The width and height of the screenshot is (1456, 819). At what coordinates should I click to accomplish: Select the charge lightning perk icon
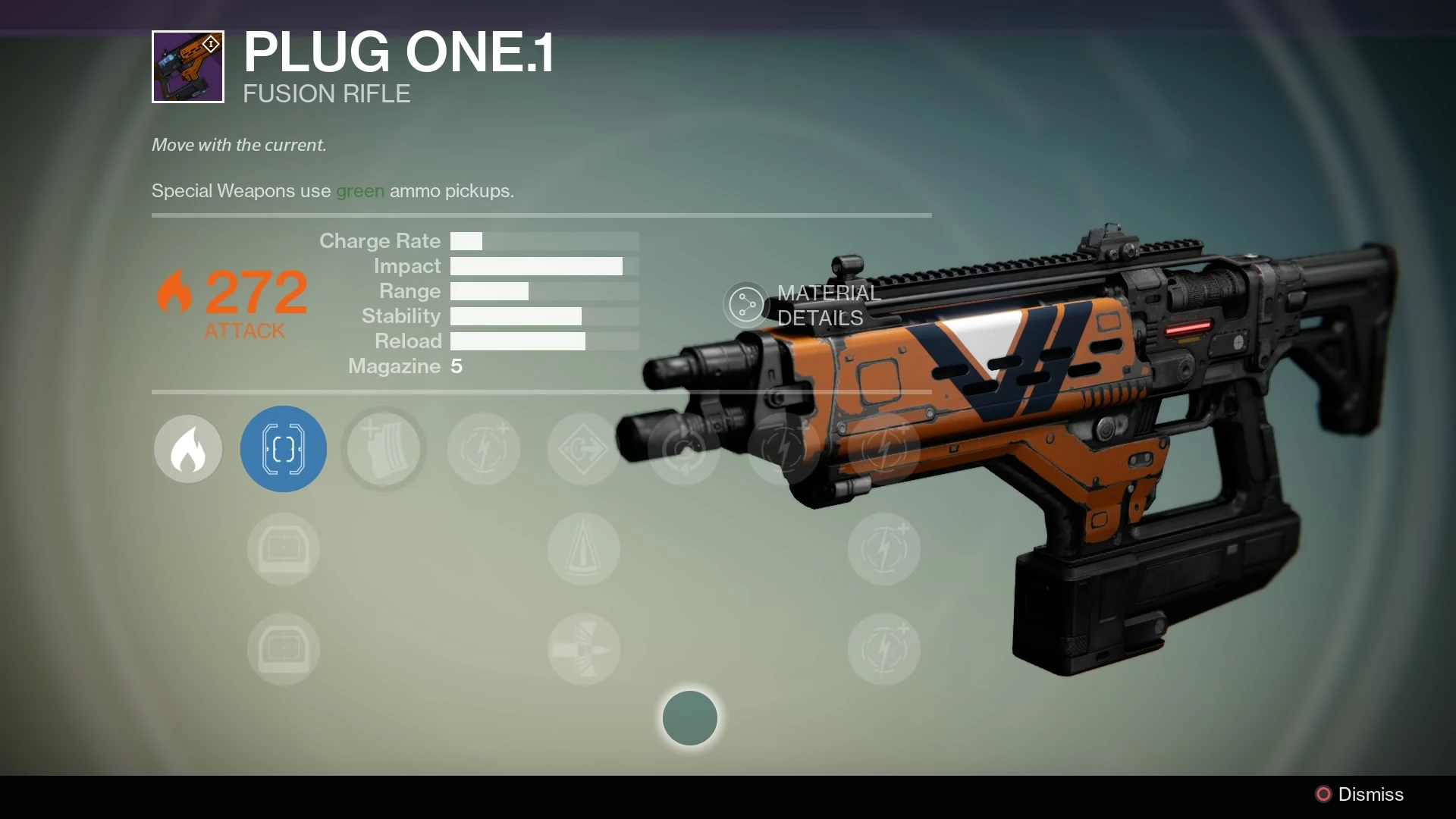(x=483, y=449)
